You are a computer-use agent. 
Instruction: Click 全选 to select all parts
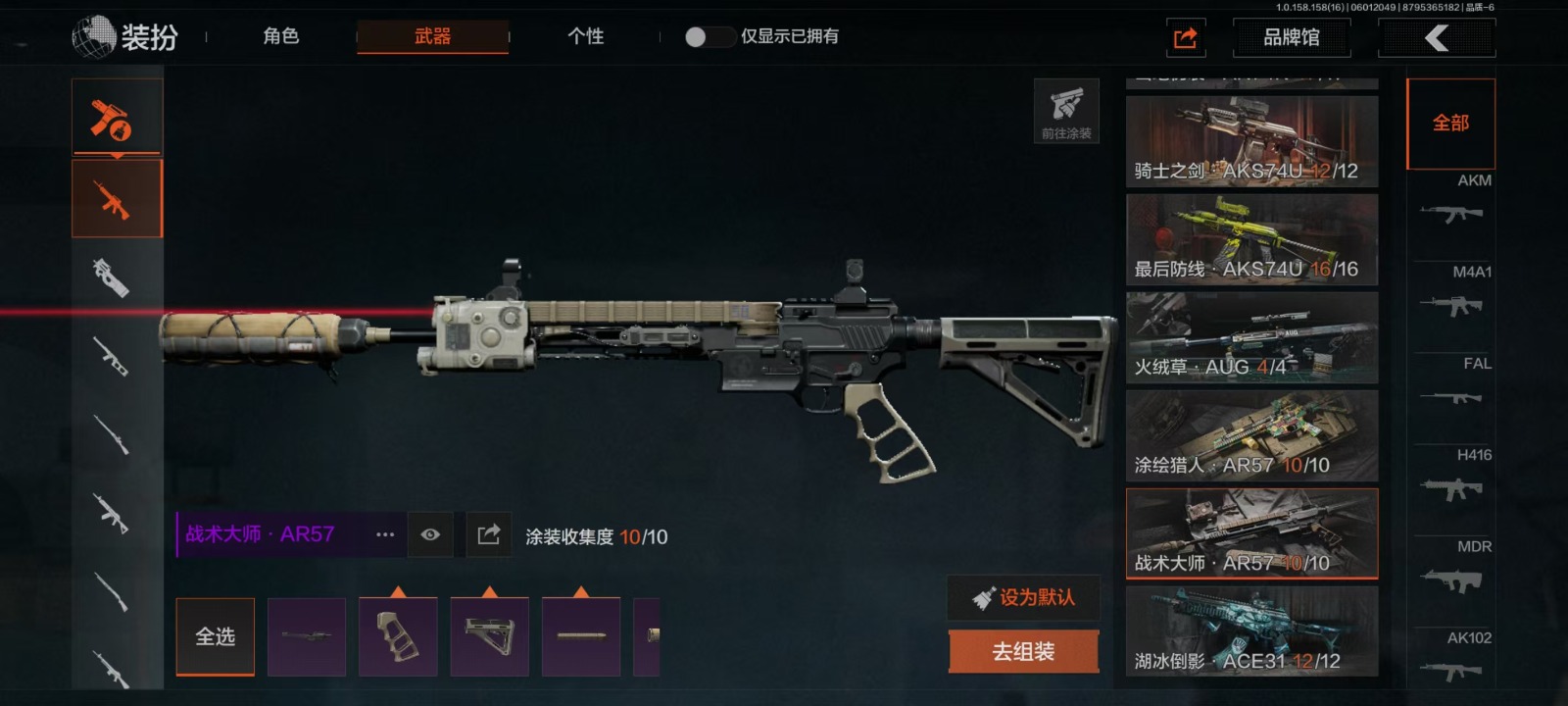click(x=215, y=636)
